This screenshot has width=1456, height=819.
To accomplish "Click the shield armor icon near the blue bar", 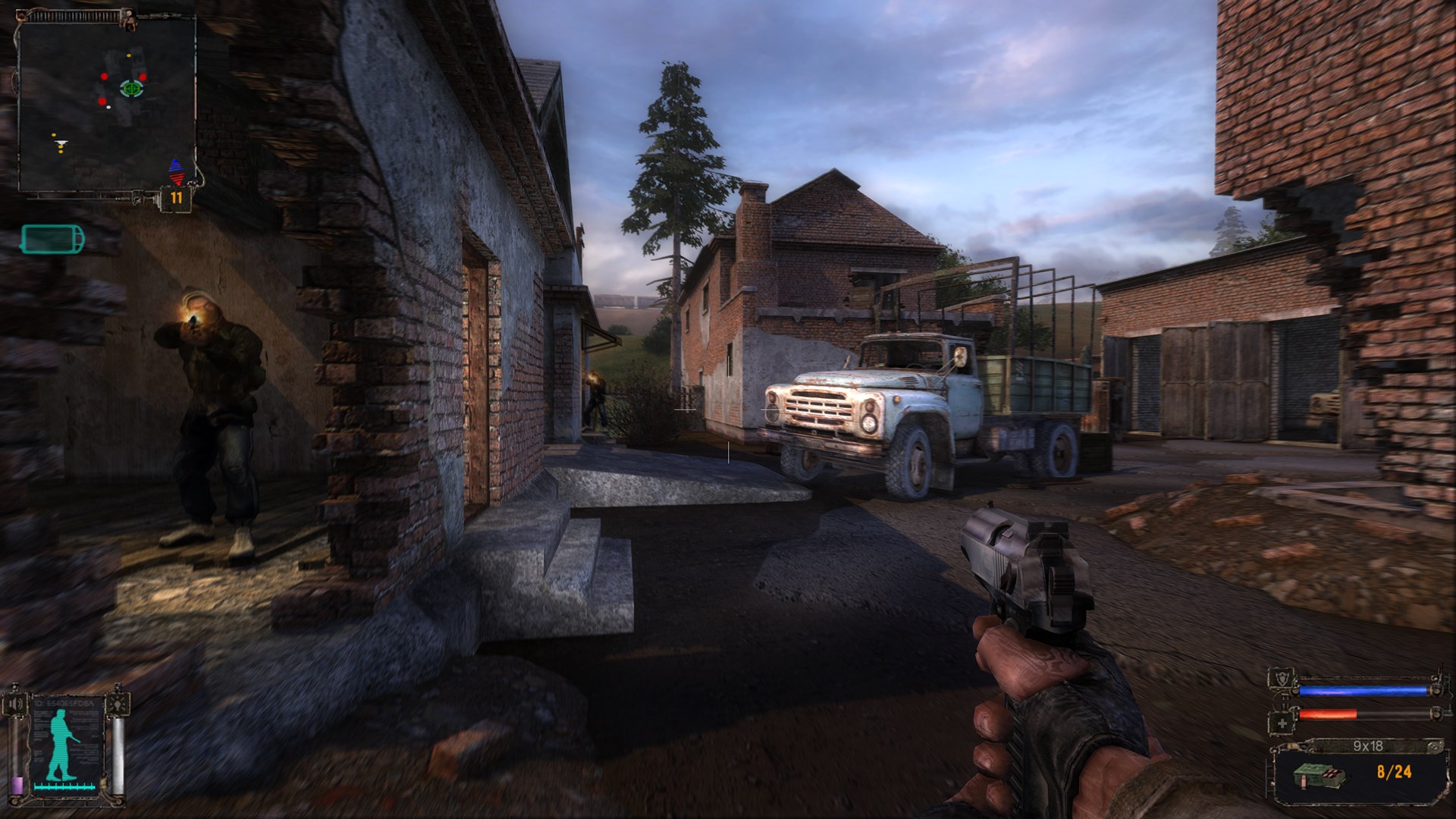I will click(1282, 676).
